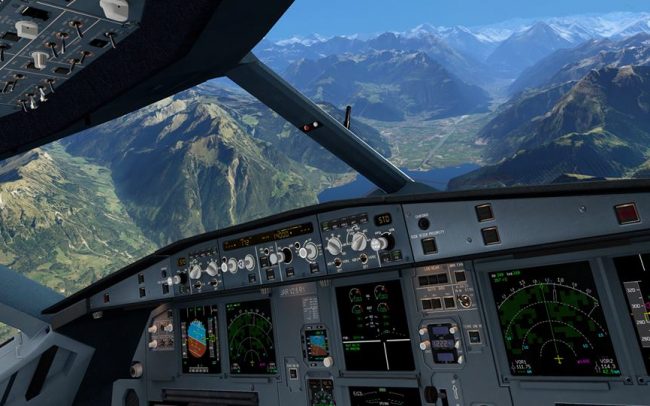
Task: Click the standby attitude indicator
Action: [316, 344]
